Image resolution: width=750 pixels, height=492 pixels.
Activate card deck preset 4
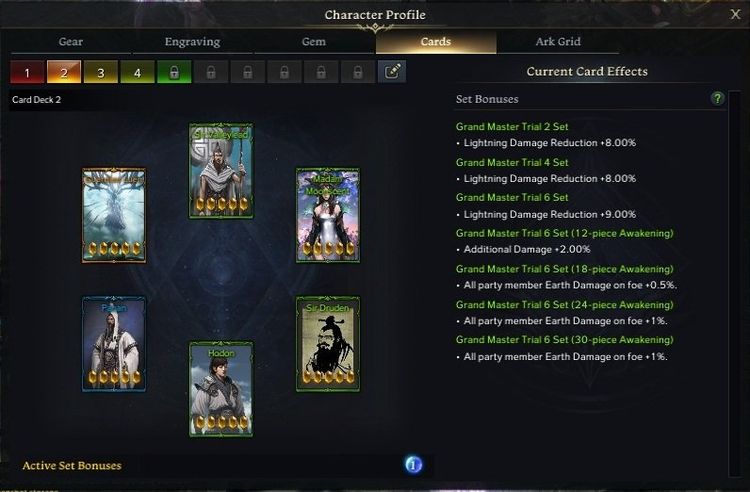[137, 72]
